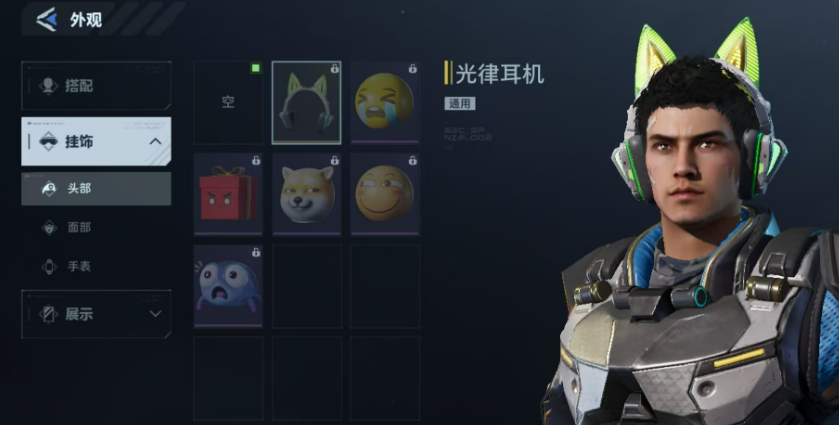Open the 搭配 outfit category
This screenshot has height=425, width=839.
96,86
